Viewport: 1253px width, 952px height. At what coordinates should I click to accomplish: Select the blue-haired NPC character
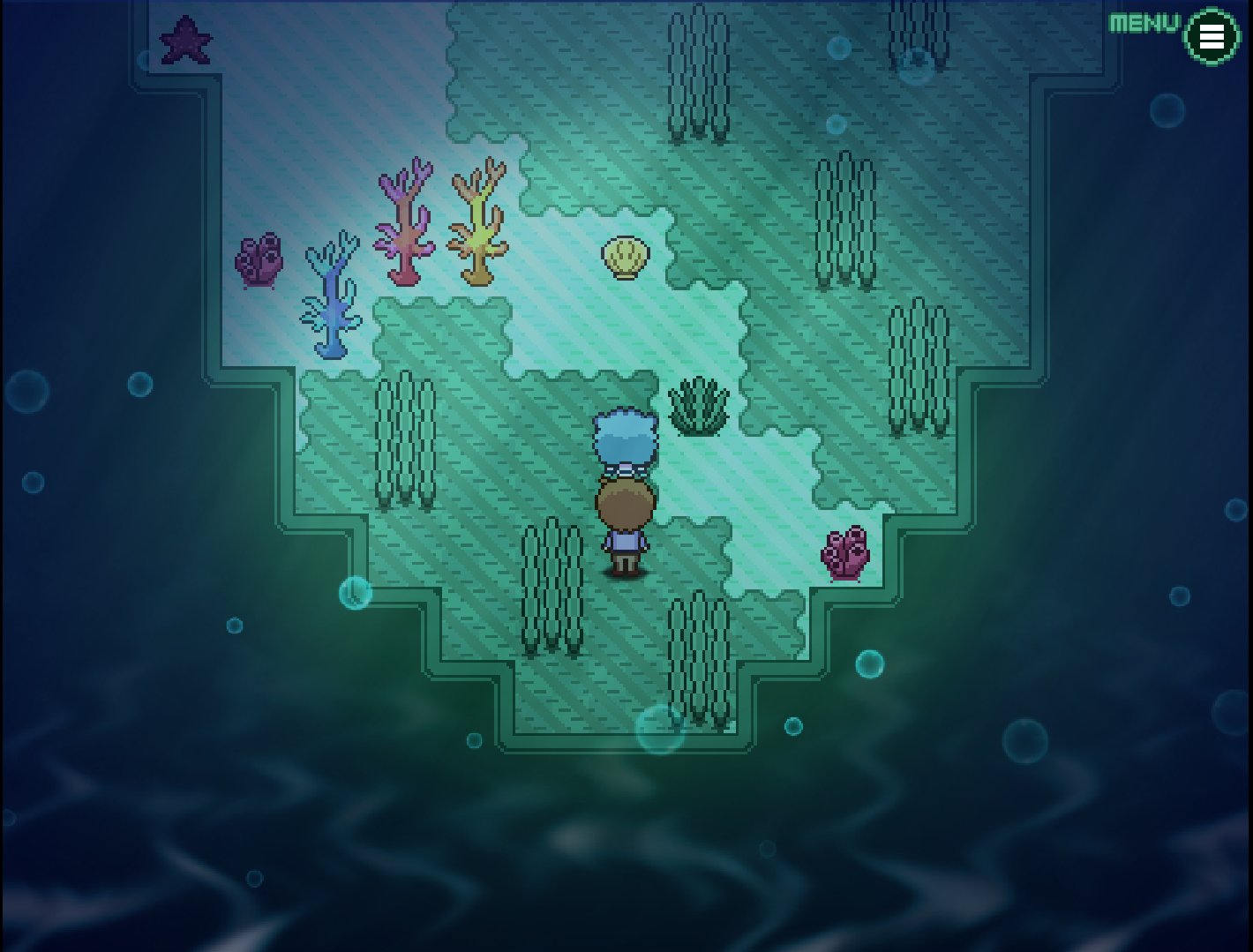pos(624,437)
